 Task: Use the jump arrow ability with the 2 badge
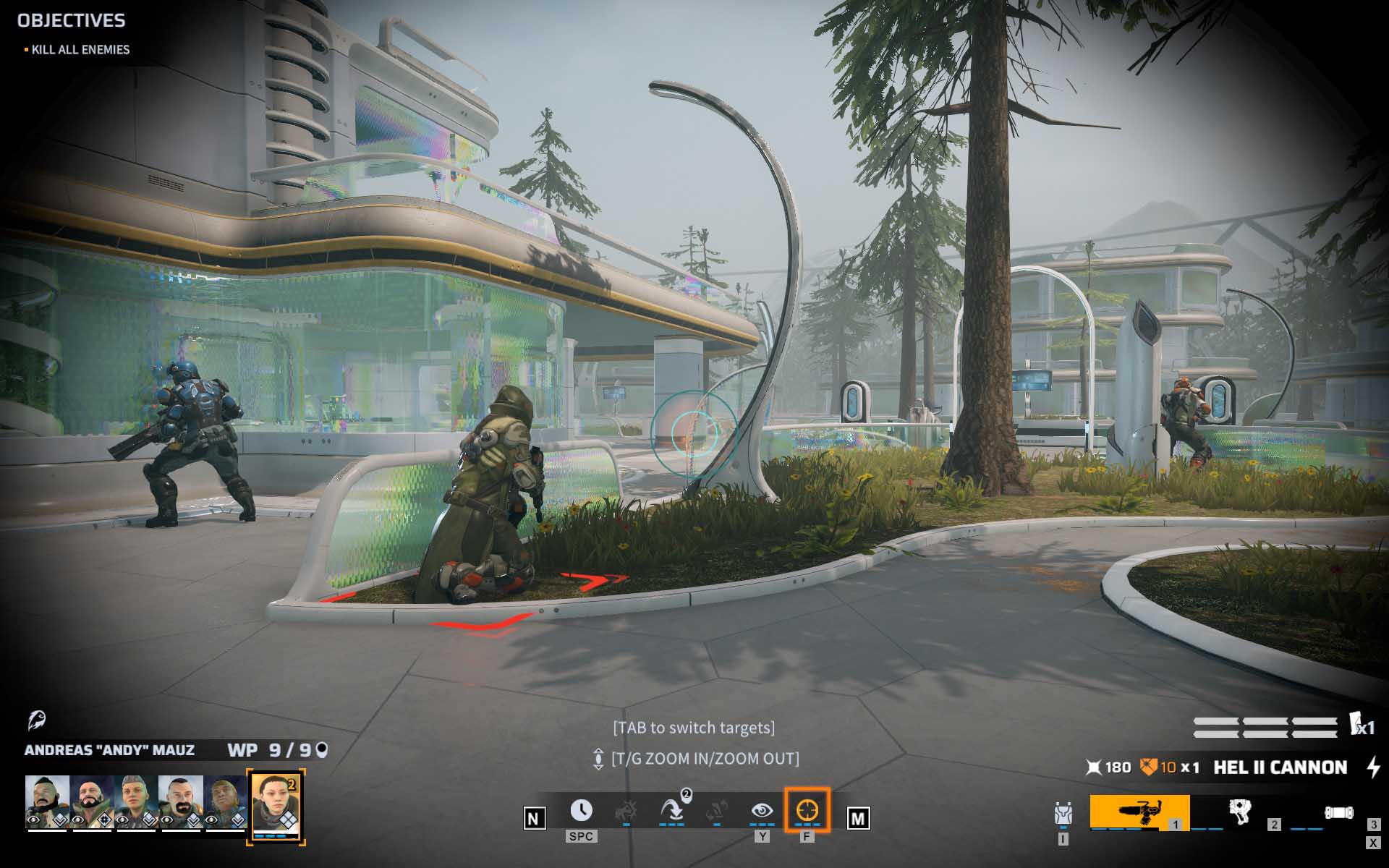pos(672,811)
